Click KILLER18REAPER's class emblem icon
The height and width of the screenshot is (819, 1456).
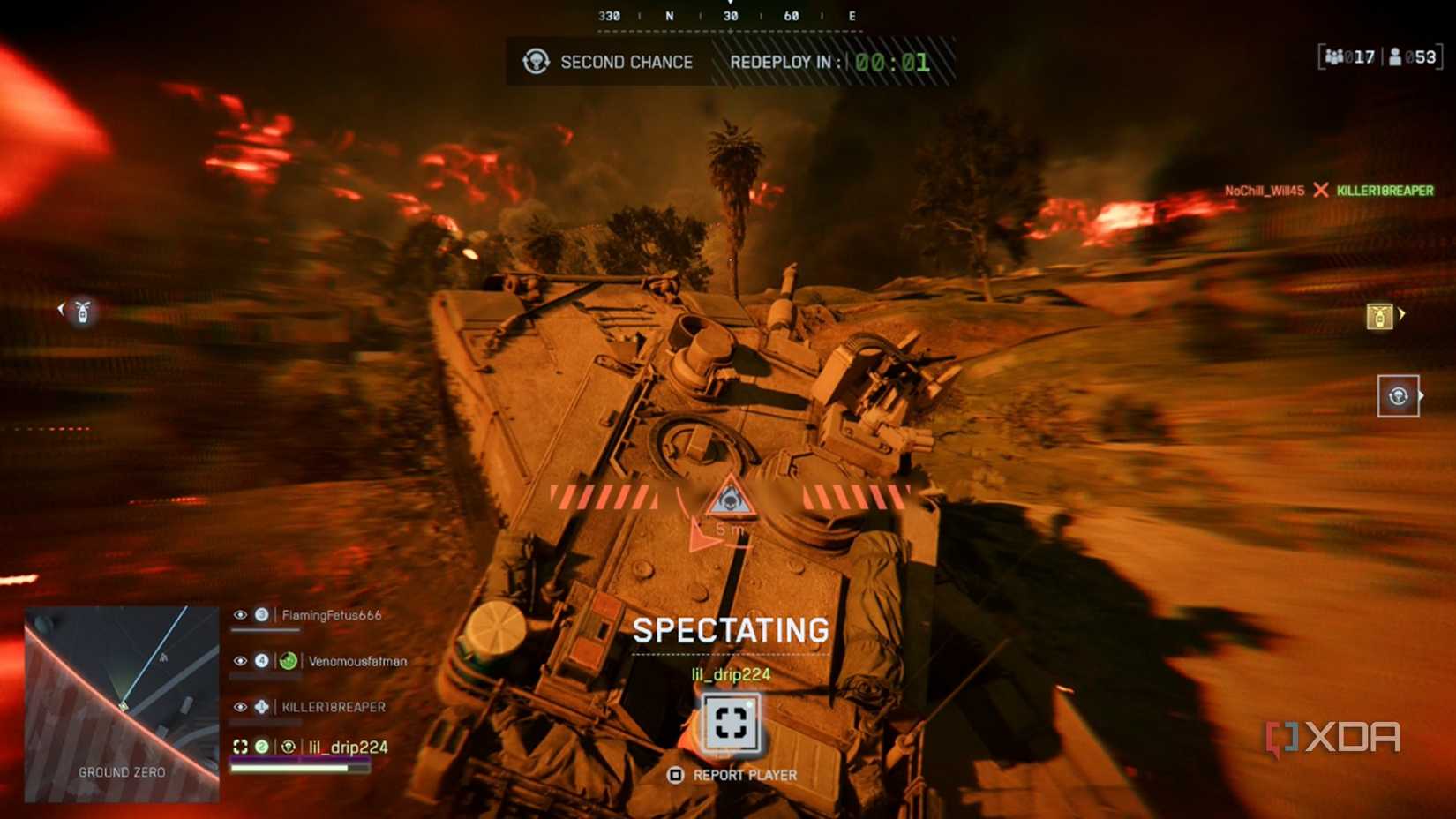[261, 706]
